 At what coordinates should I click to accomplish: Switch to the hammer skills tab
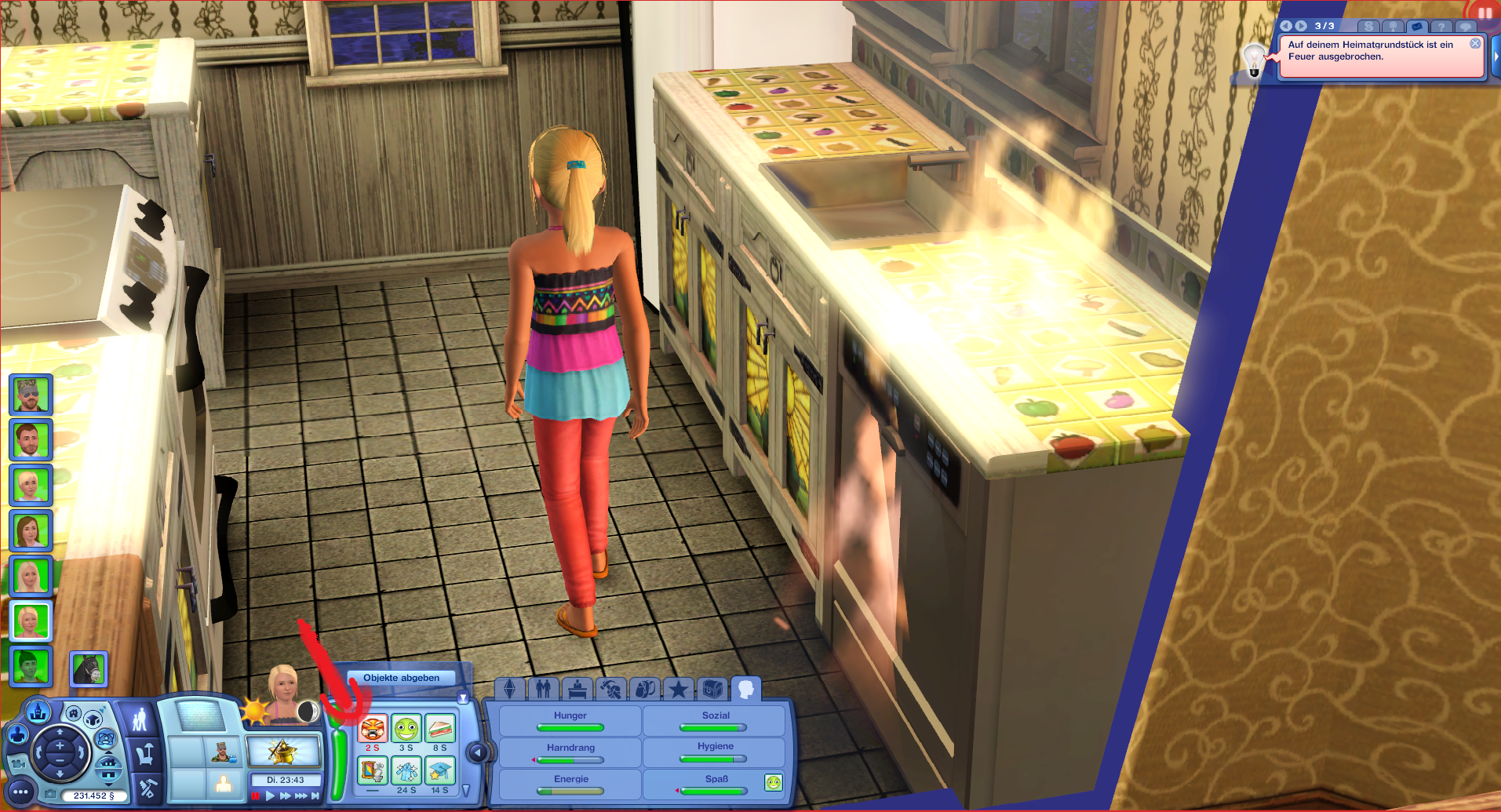pos(610,690)
